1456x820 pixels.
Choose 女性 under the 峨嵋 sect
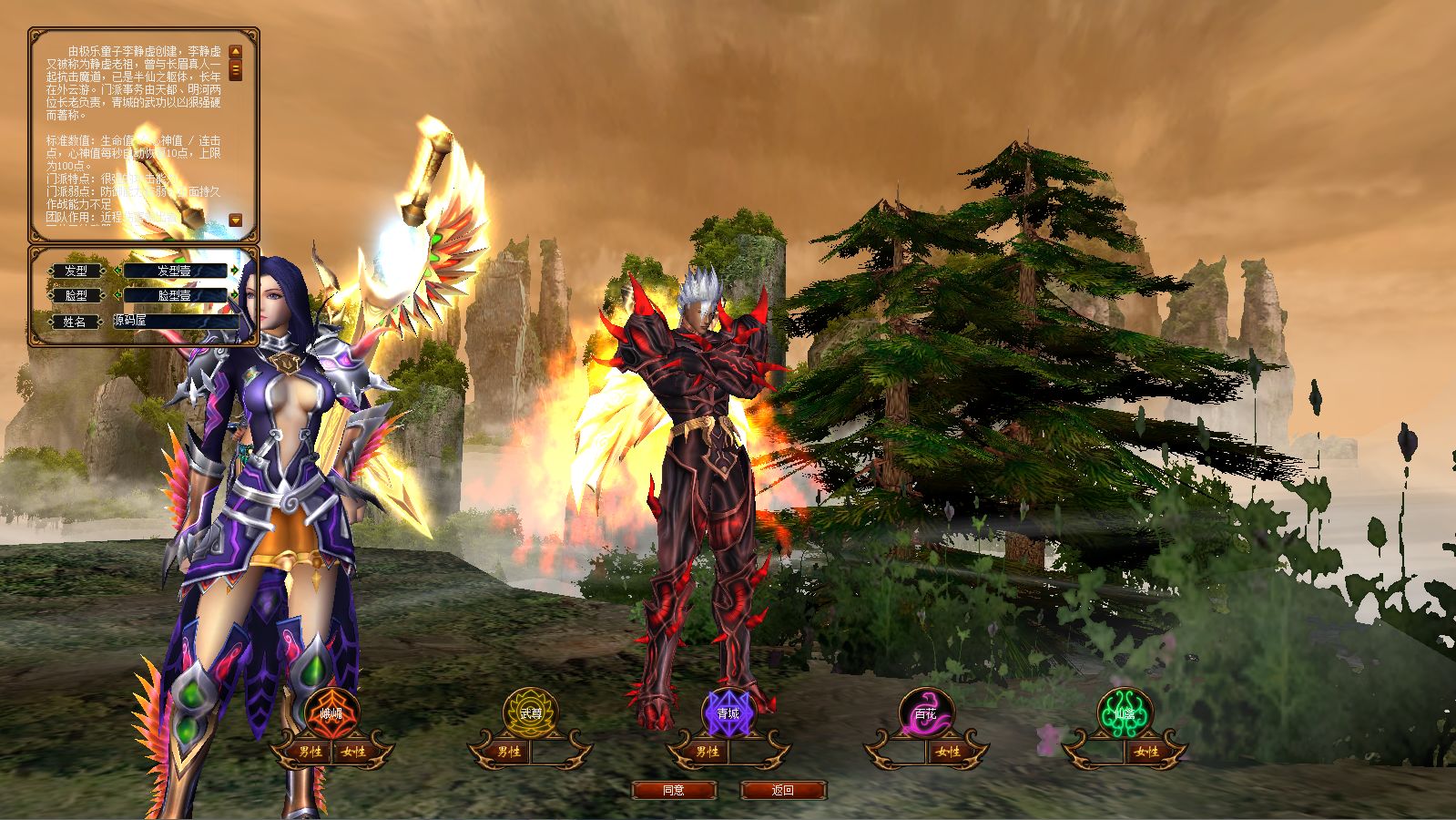pos(353,753)
